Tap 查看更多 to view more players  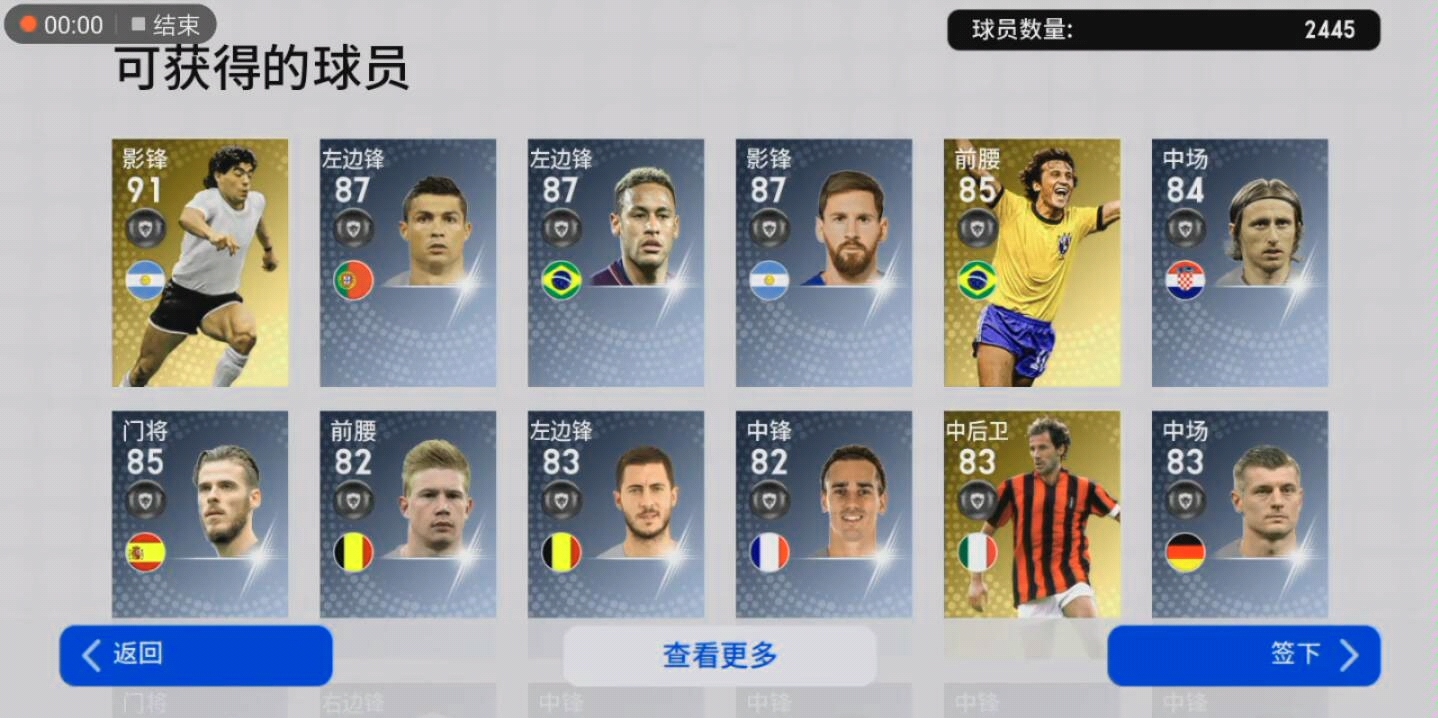tap(719, 656)
